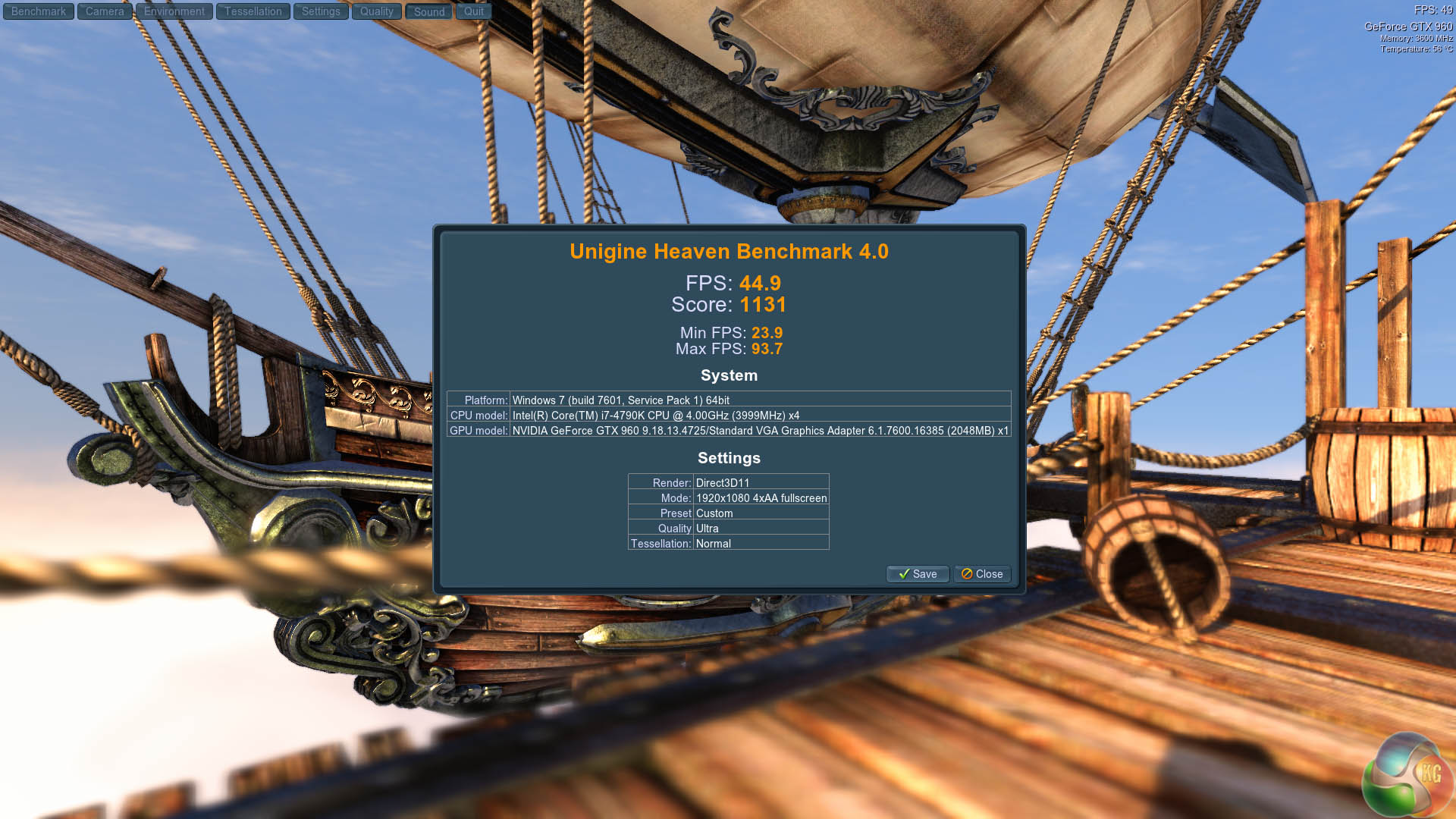The height and width of the screenshot is (819, 1456).
Task: Toggle the Tessellation option
Action: click(x=253, y=11)
